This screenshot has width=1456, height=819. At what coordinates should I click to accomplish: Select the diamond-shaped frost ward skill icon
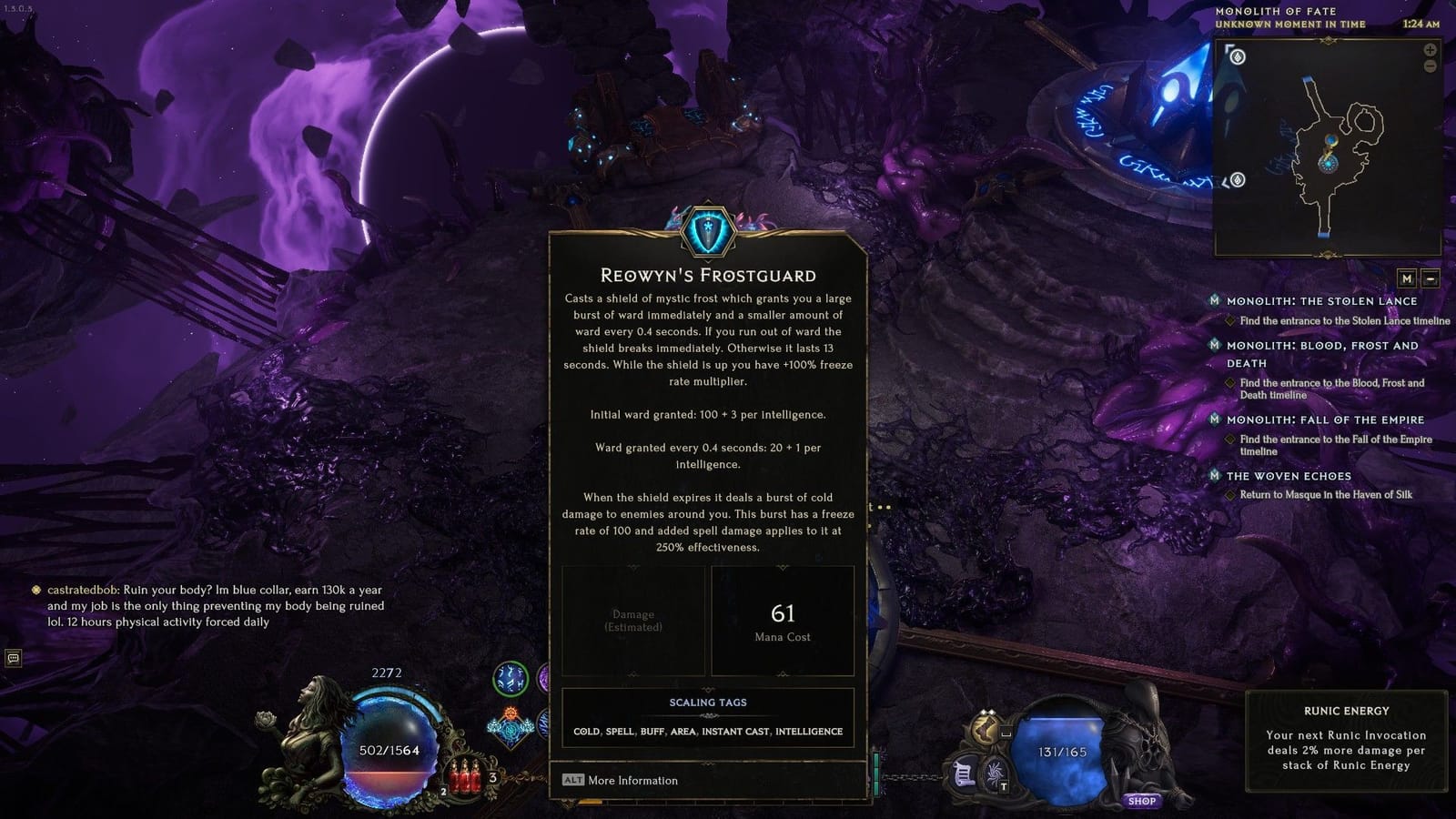pyautogui.click(x=510, y=730)
